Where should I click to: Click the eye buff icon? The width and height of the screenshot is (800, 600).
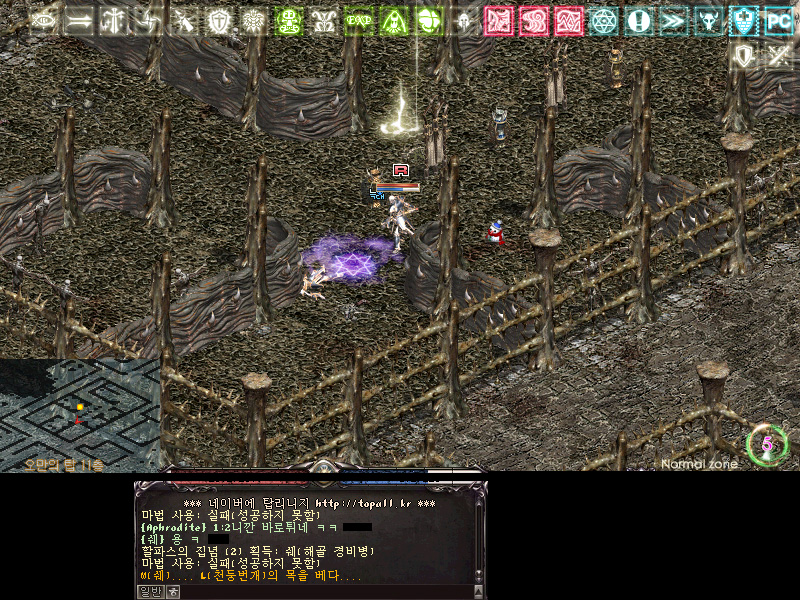(x=44, y=21)
